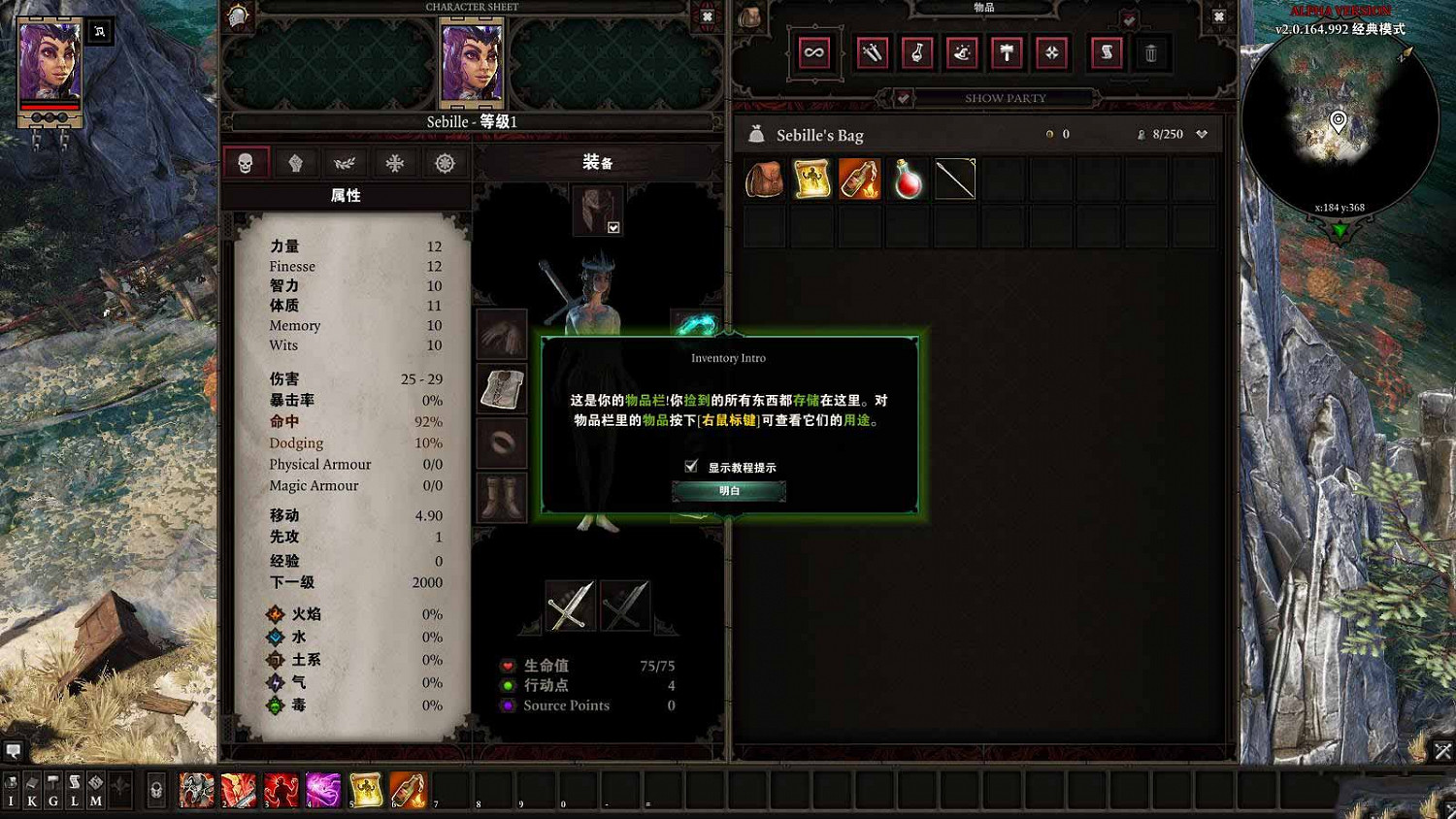
Task: Click the 明白 confirmation button
Action: point(728,491)
